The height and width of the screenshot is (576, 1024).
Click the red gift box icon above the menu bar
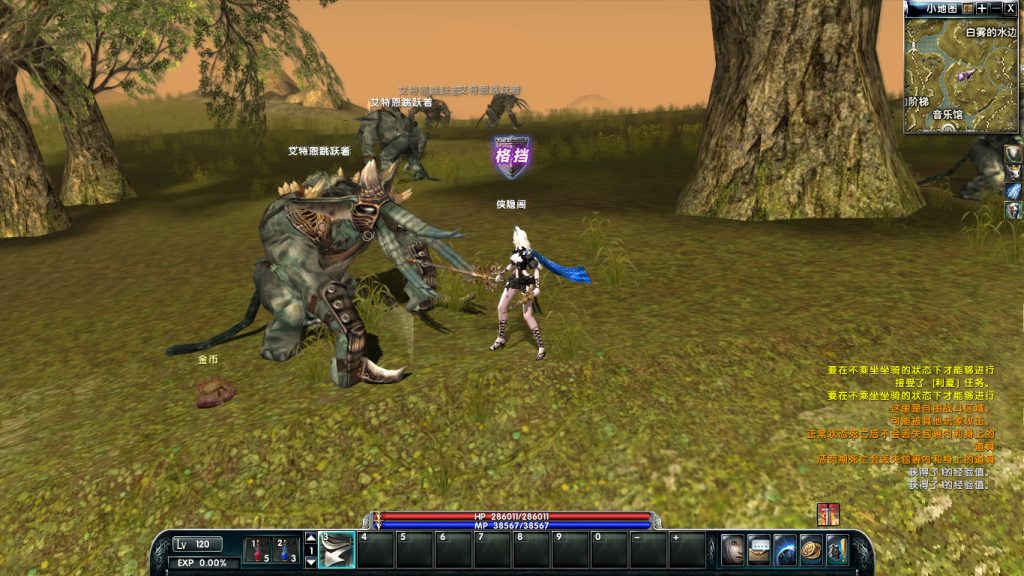(x=827, y=515)
